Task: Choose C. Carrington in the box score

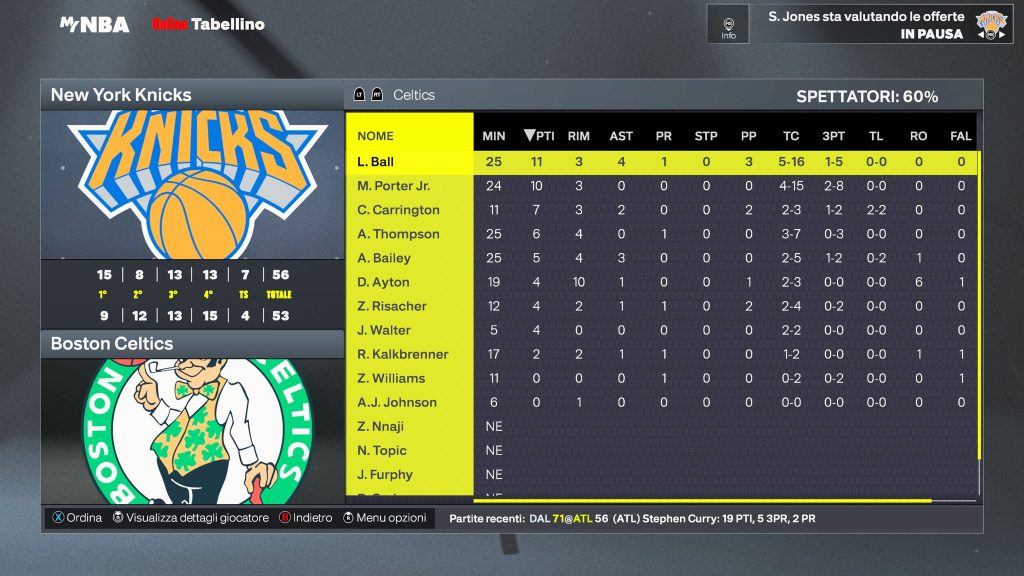Action: point(398,210)
